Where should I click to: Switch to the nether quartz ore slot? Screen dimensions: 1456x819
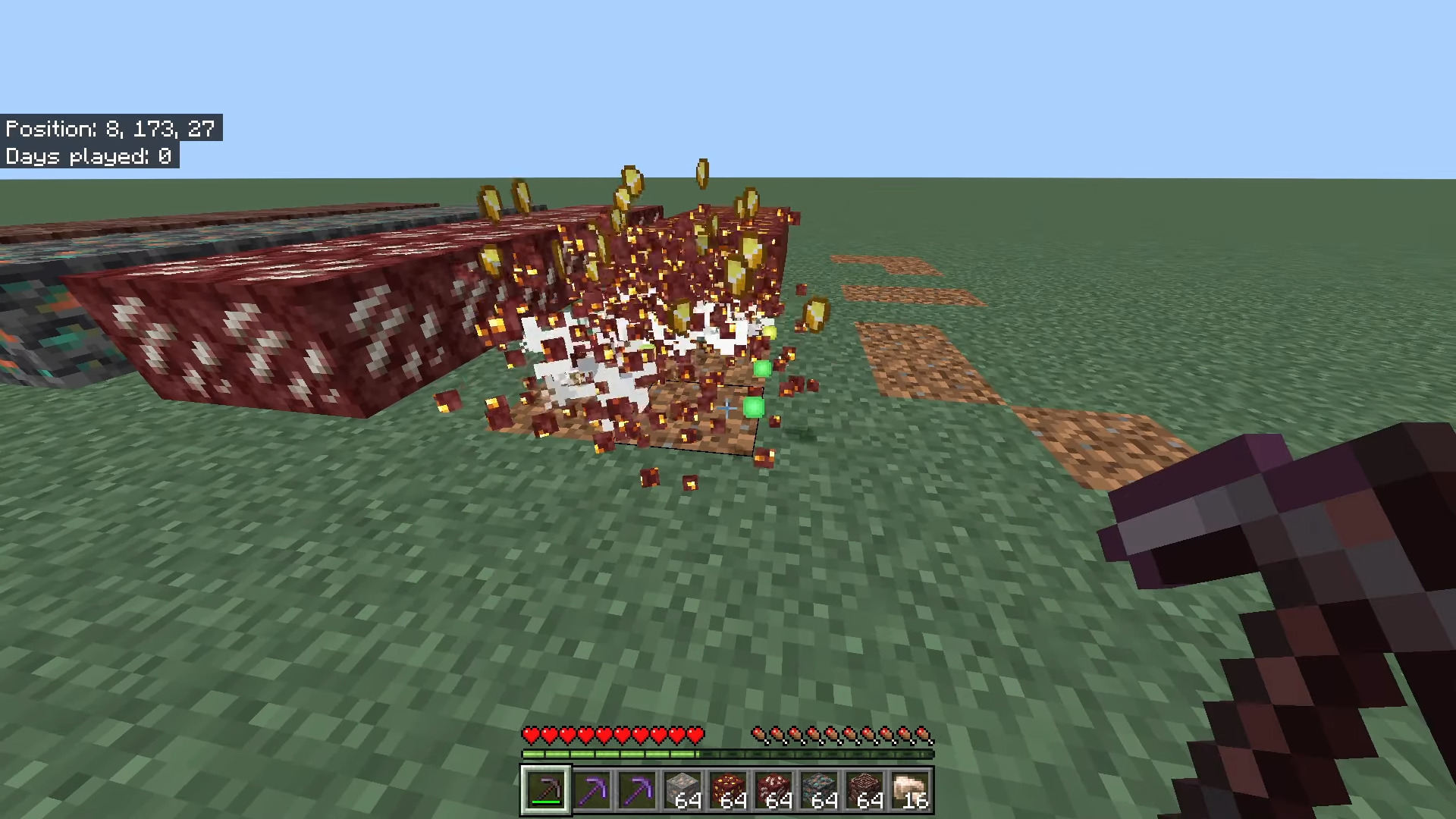[x=773, y=790]
